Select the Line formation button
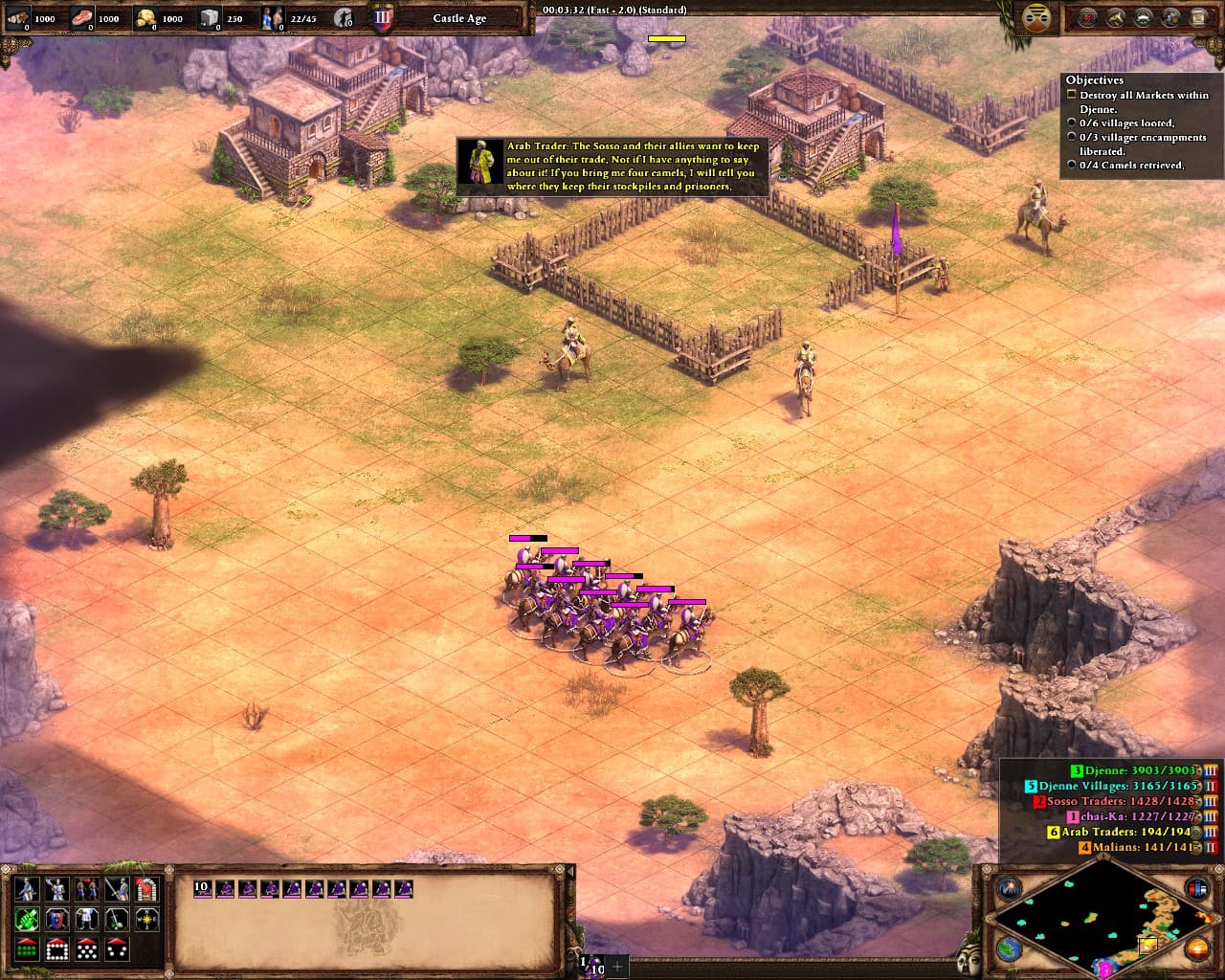 tap(27, 949)
